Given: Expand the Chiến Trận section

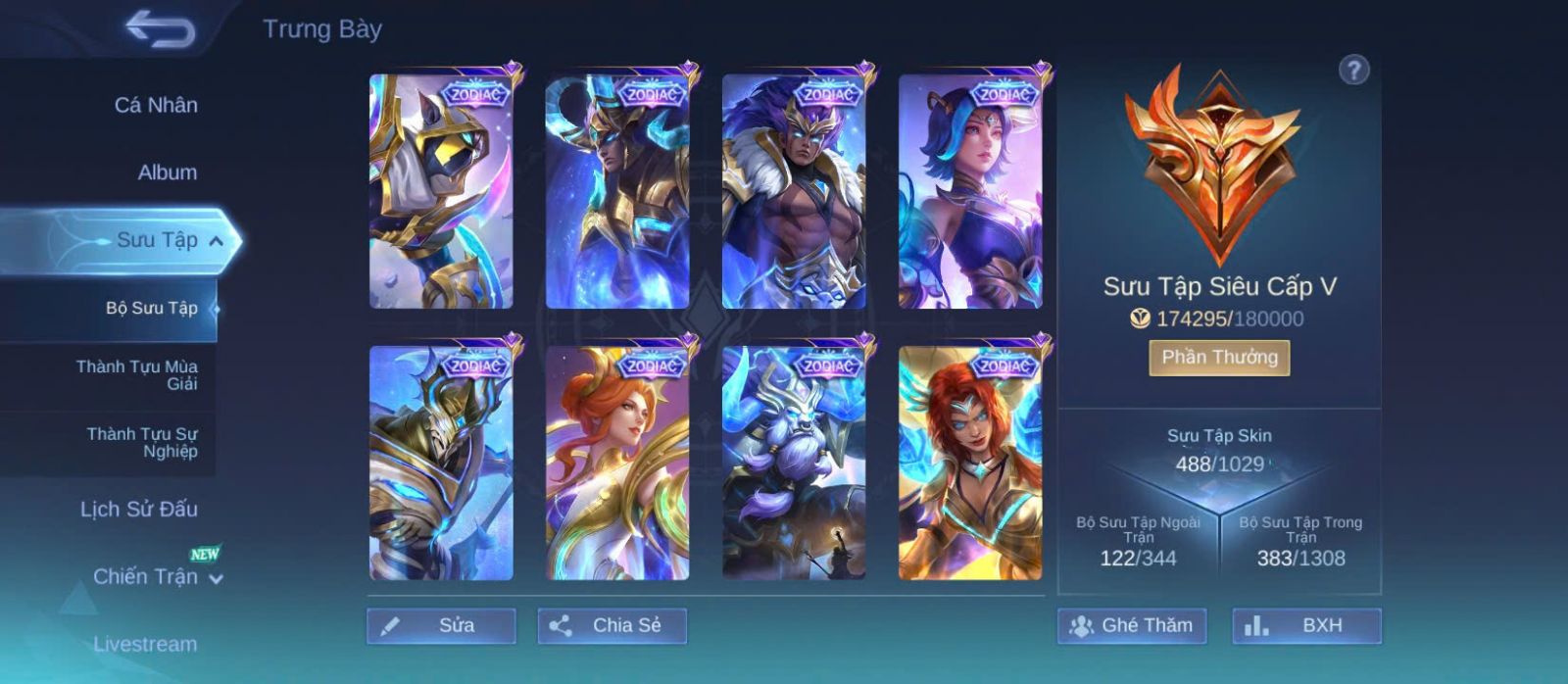Looking at the screenshot, I should tap(215, 578).
